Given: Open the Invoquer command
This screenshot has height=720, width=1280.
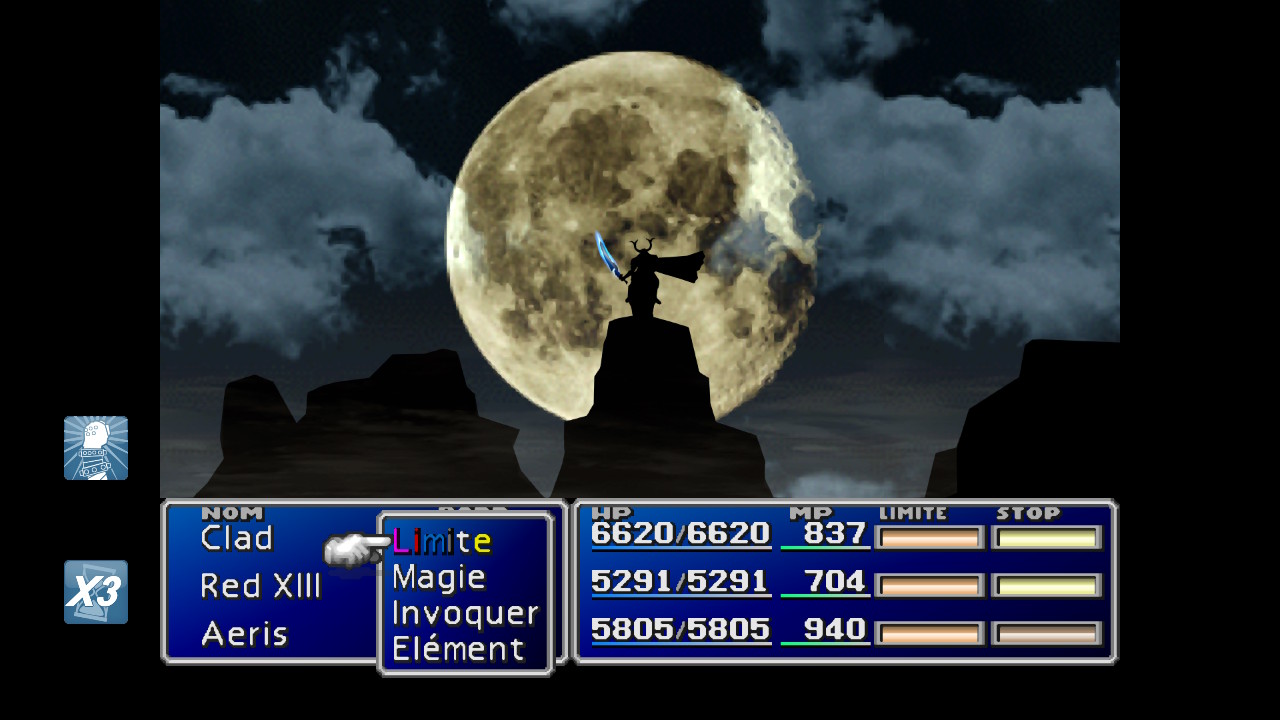Looking at the screenshot, I should point(465,613).
